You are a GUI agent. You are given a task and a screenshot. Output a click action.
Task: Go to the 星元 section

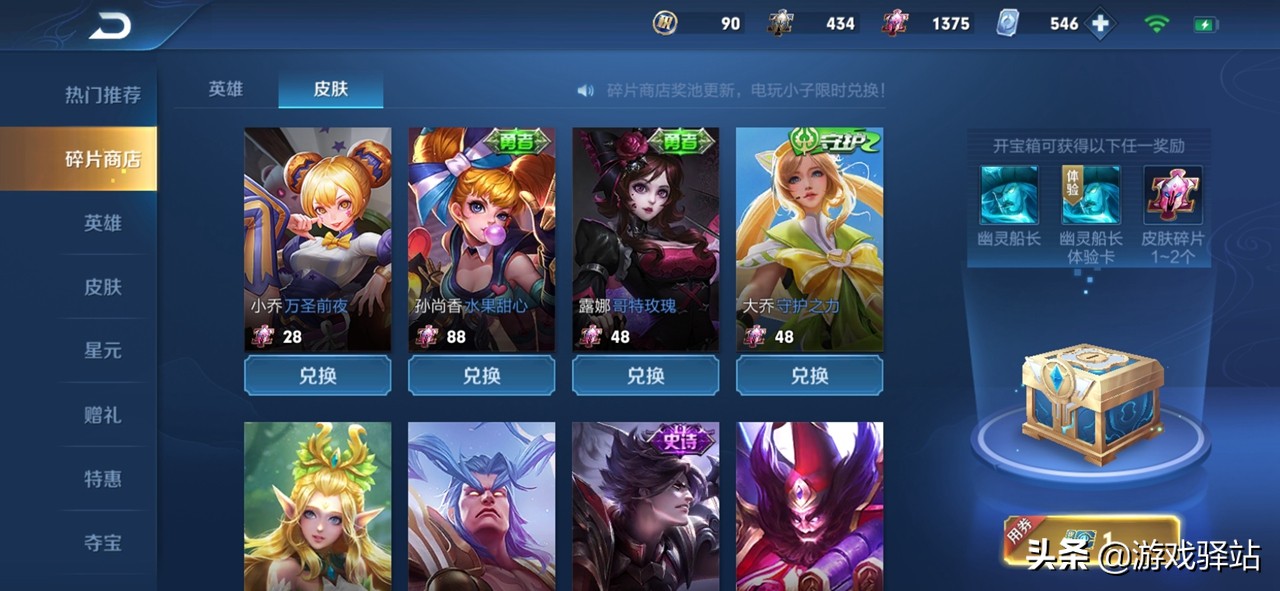(x=102, y=351)
